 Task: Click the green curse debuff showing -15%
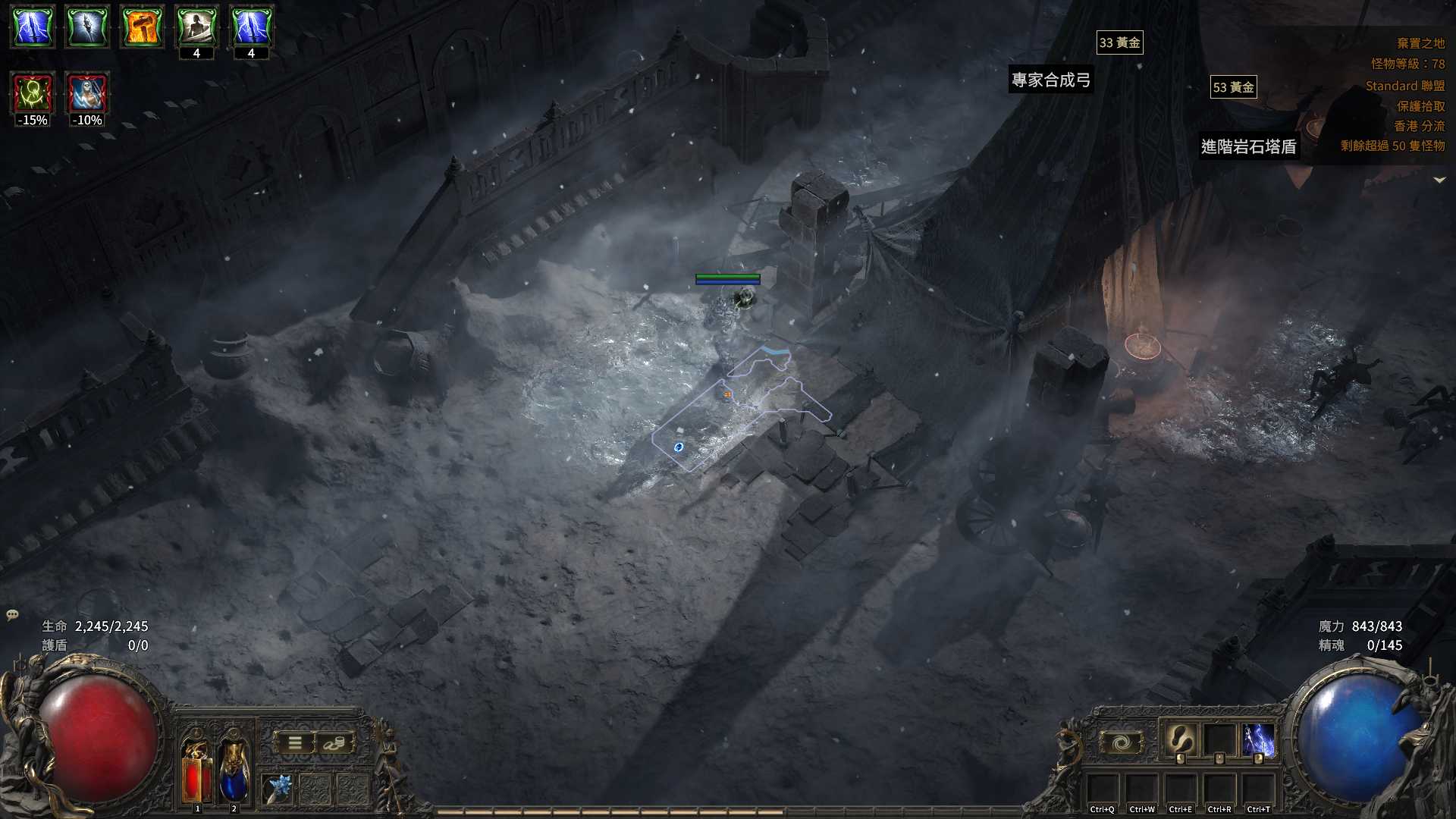(33, 94)
